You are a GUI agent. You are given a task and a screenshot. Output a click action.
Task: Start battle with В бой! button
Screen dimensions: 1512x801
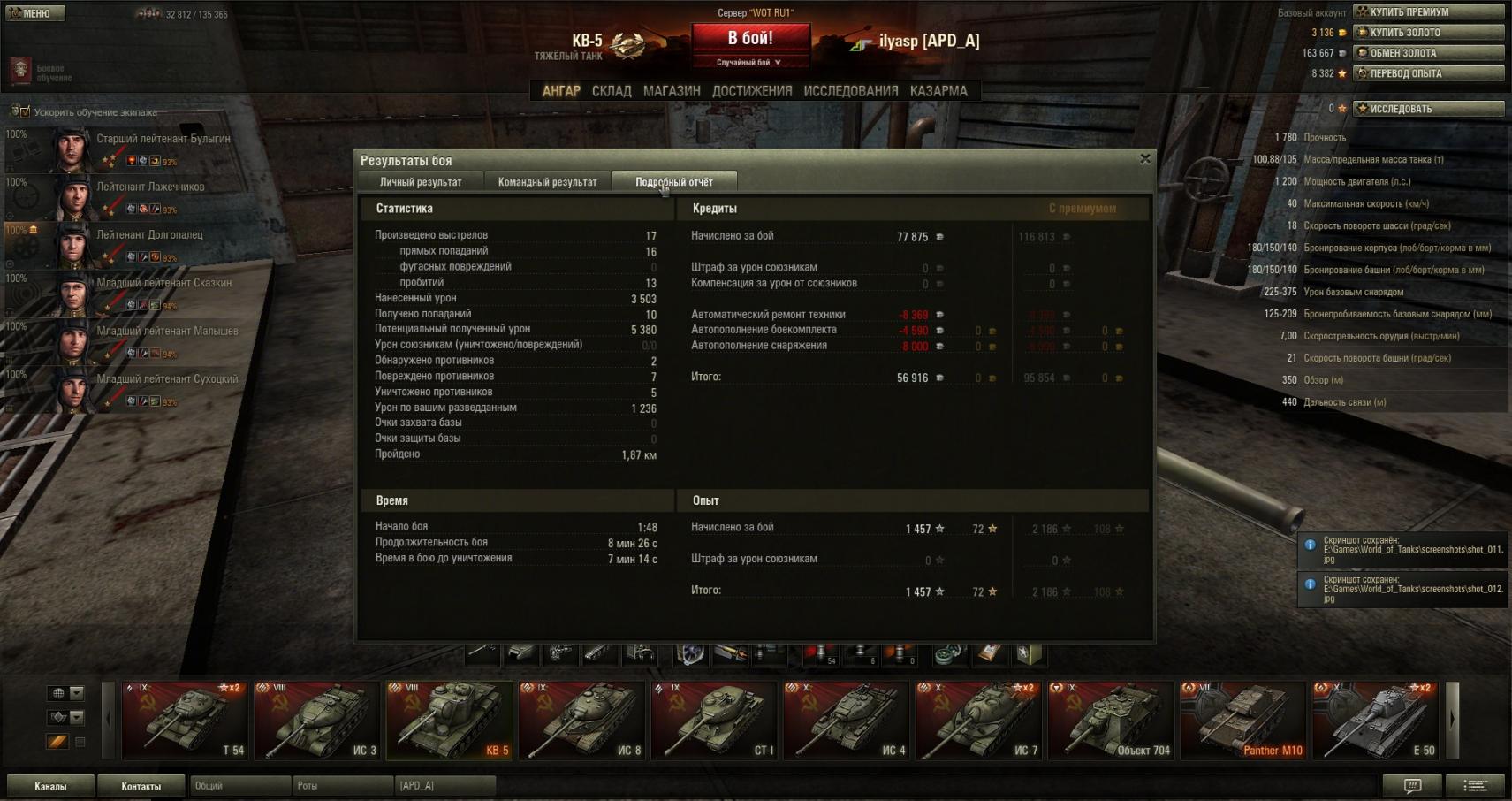click(x=750, y=39)
